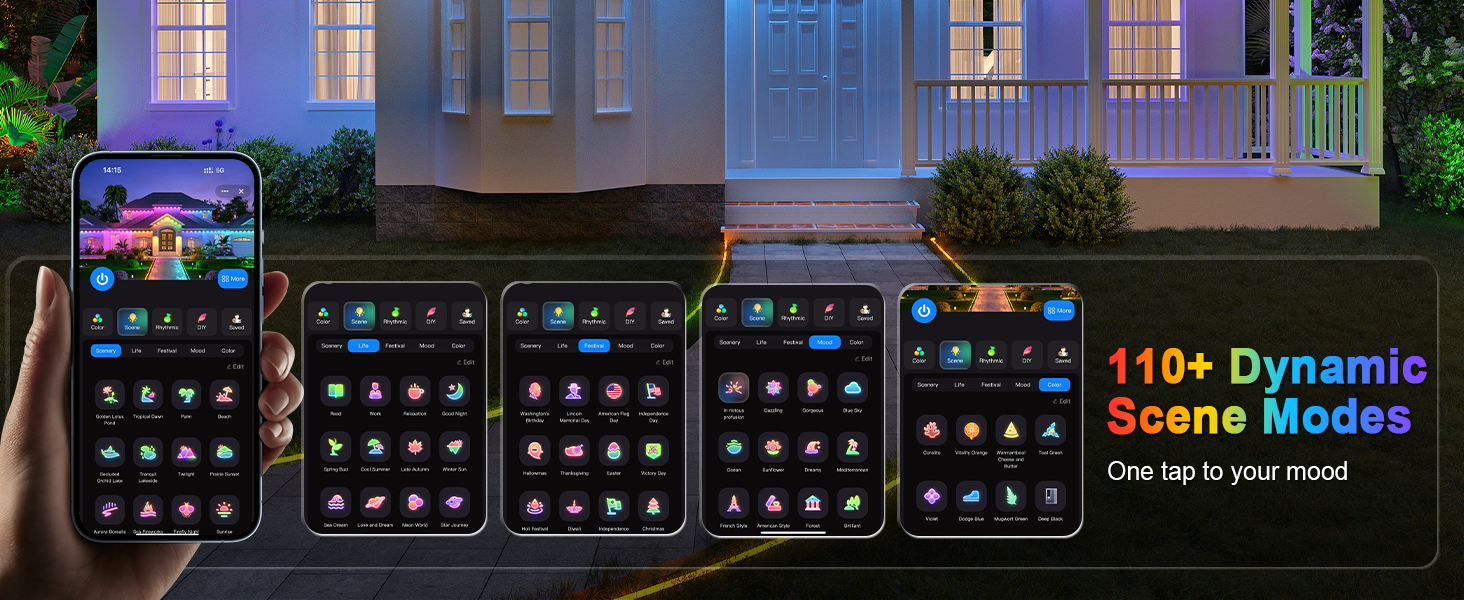Select the Good Night moon icon
Screen dimensions: 1464x600
coord(454,391)
